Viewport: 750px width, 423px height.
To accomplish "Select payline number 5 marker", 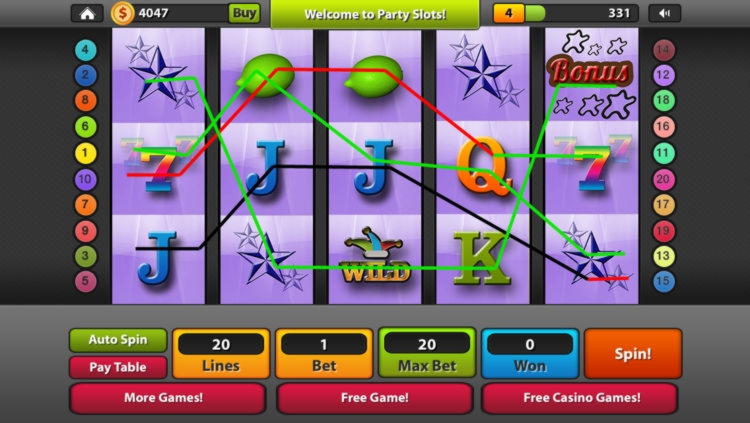I will 87,282.
